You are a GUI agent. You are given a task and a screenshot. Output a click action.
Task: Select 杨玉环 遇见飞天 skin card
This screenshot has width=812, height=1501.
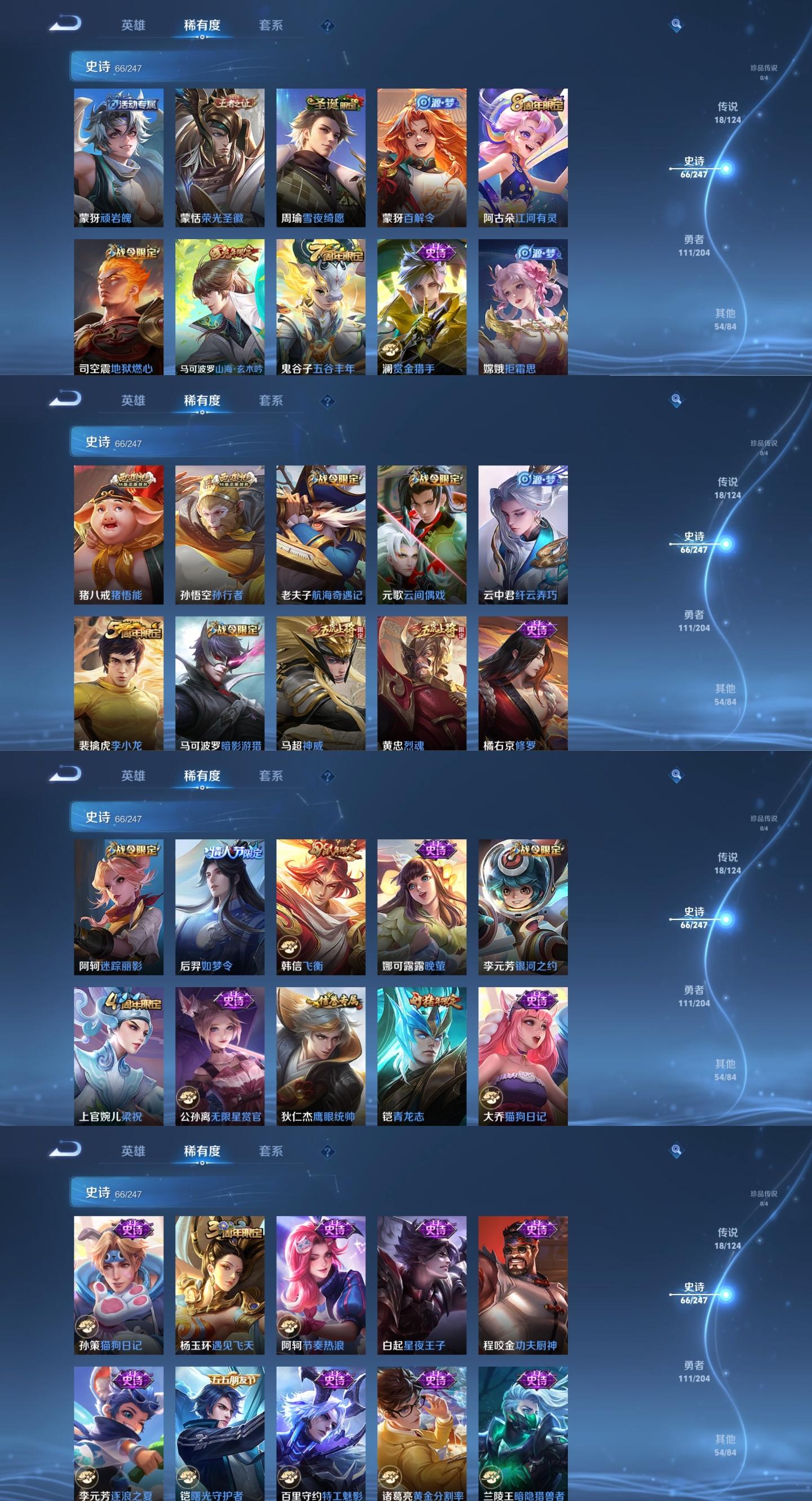click(219, 1284)
